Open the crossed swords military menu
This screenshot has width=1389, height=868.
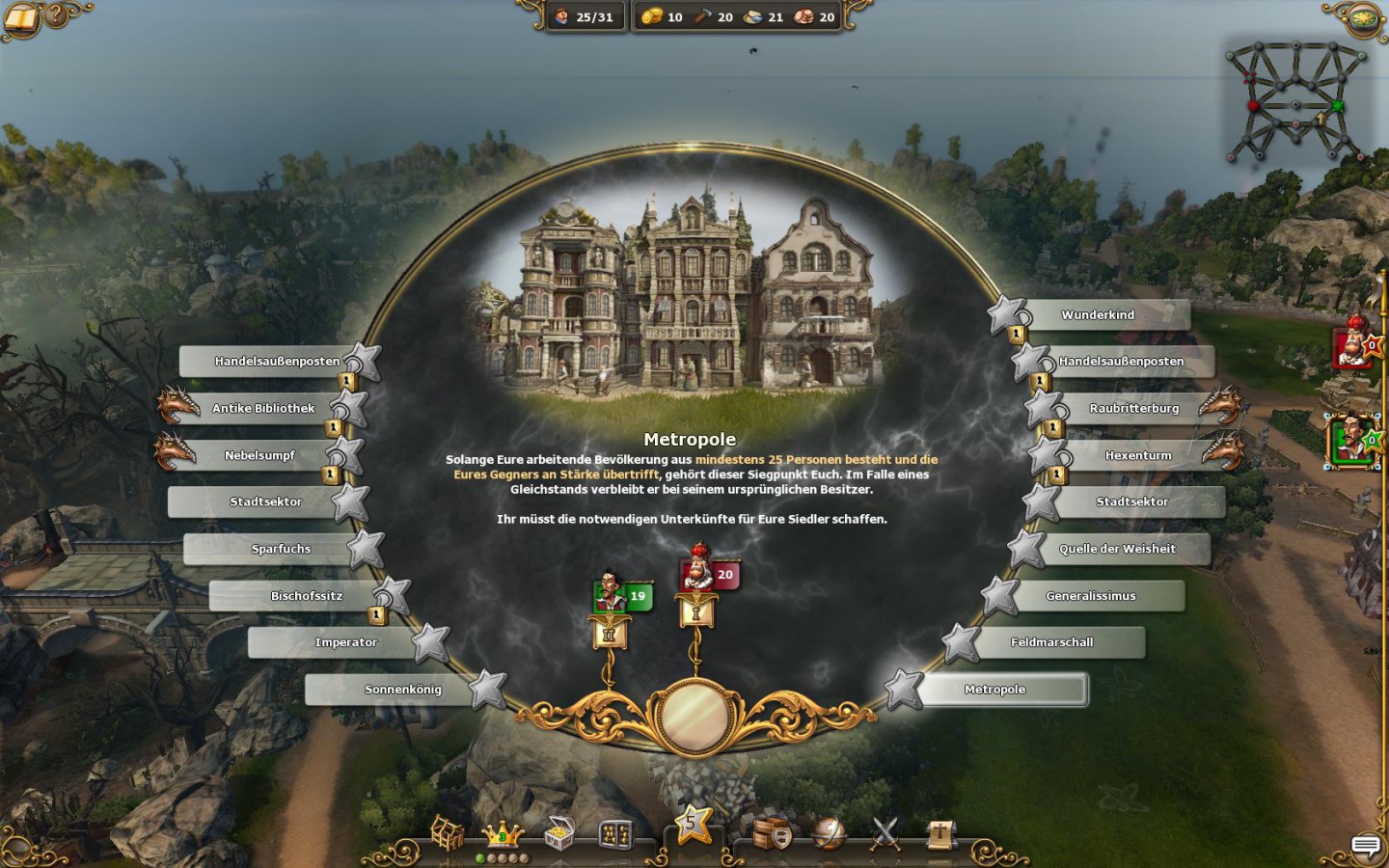click(x=885, y=833)
